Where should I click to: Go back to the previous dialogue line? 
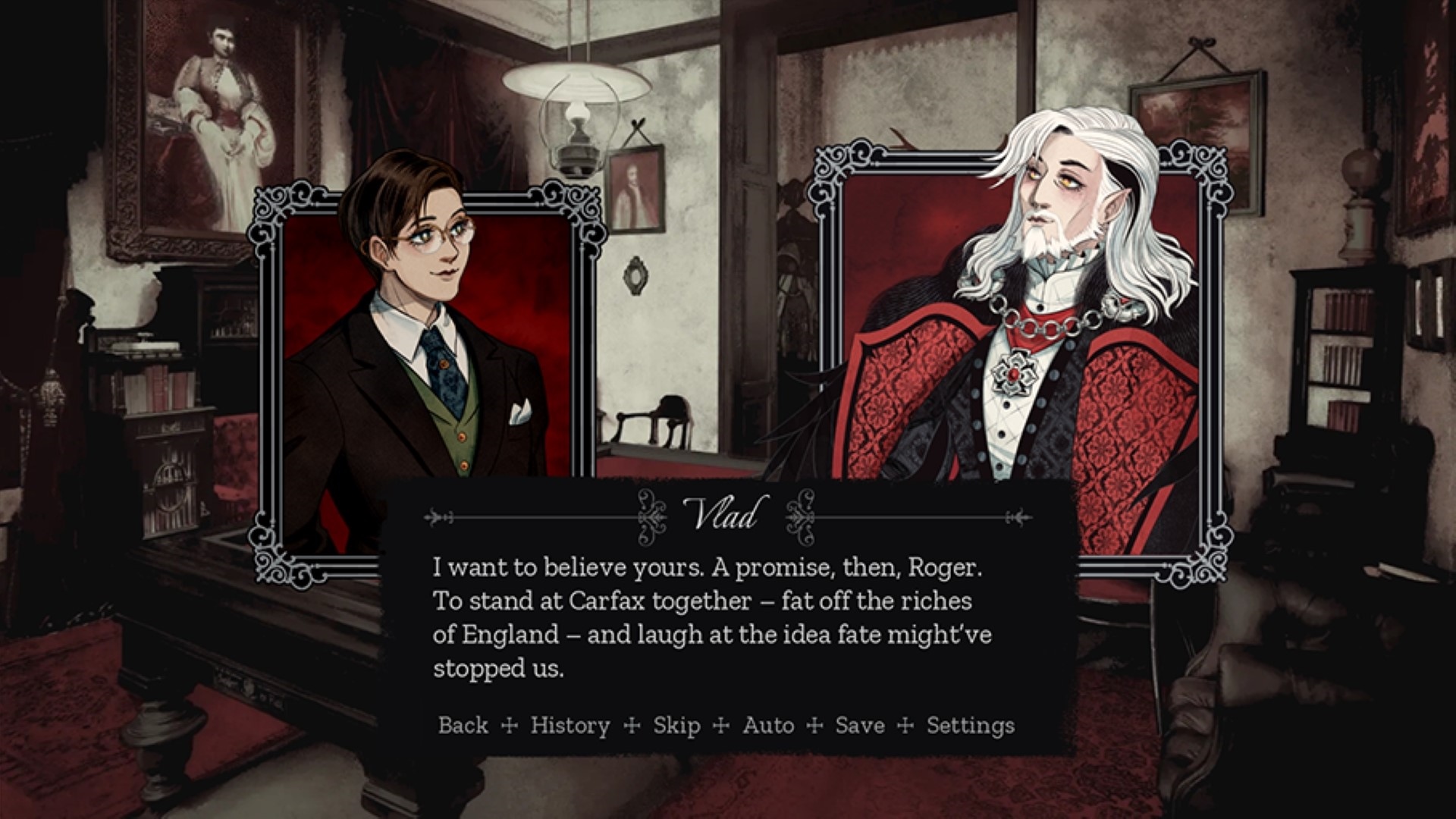463,726
